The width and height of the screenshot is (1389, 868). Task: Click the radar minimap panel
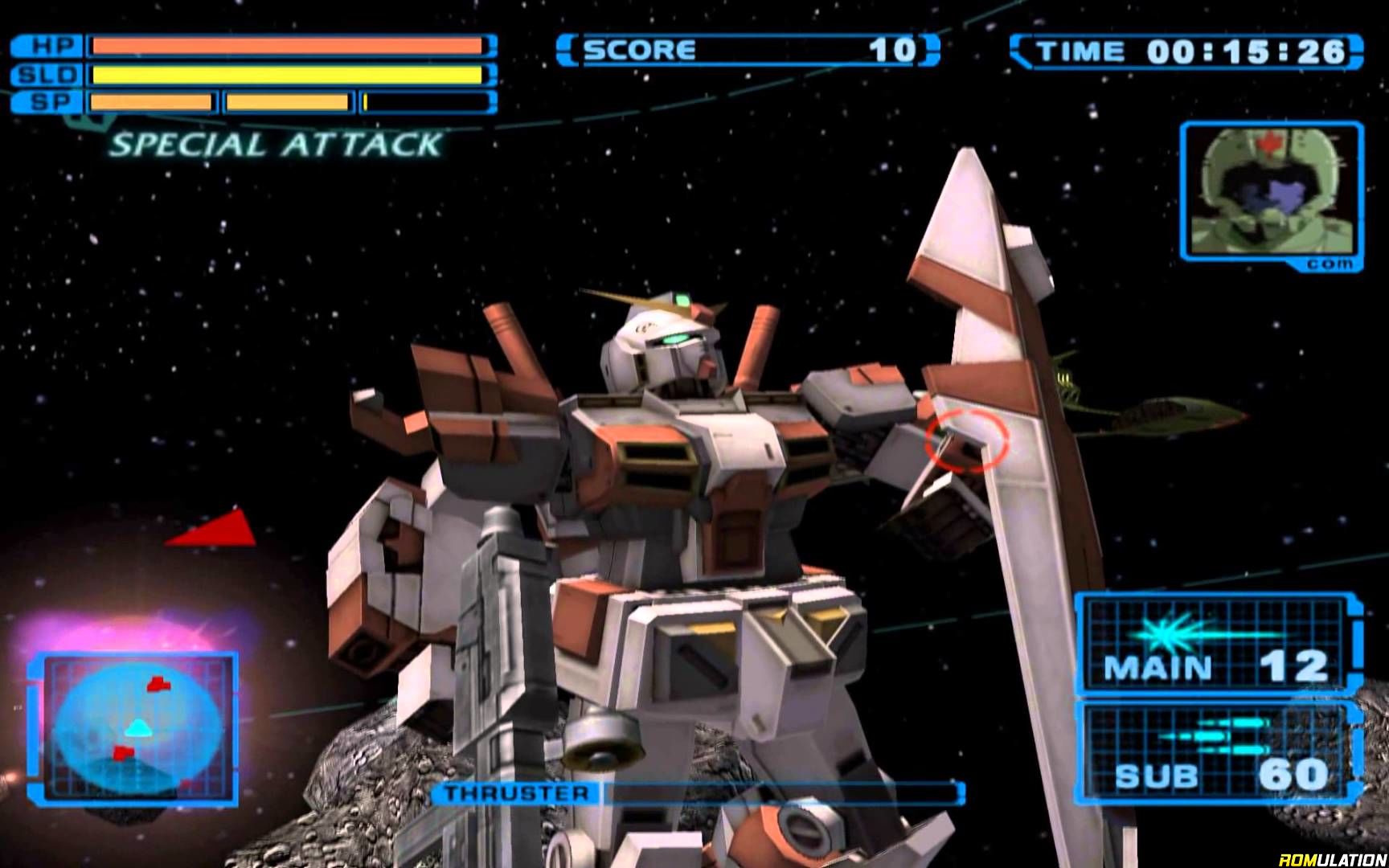coord(133,727)
